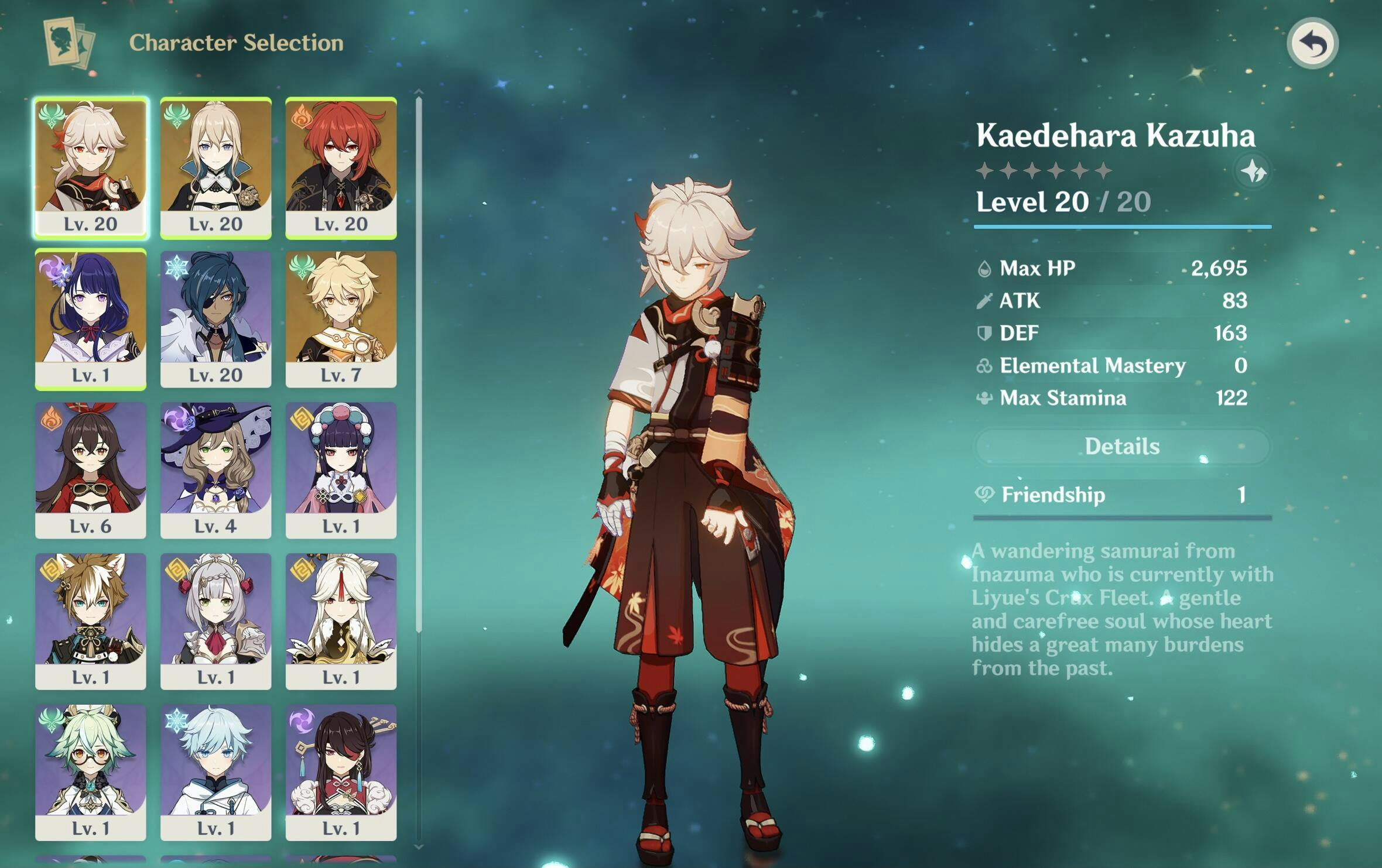This screenshot has height=868, width=1382.
Task: Choose Ningguang's character card
Action: point(341,621)
